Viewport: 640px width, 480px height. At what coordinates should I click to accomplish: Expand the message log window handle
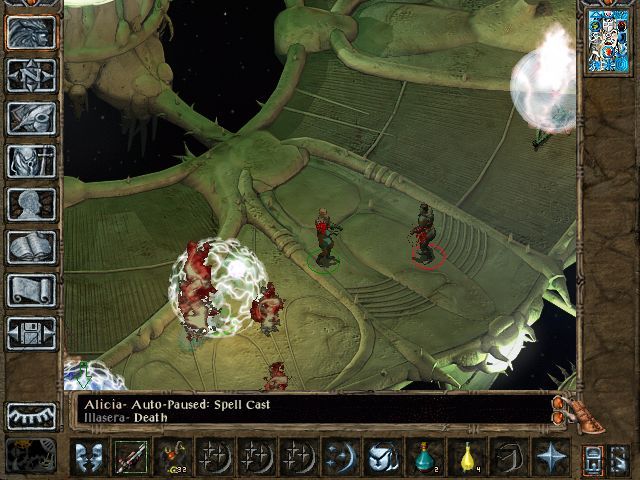click(x=569, y=409)
